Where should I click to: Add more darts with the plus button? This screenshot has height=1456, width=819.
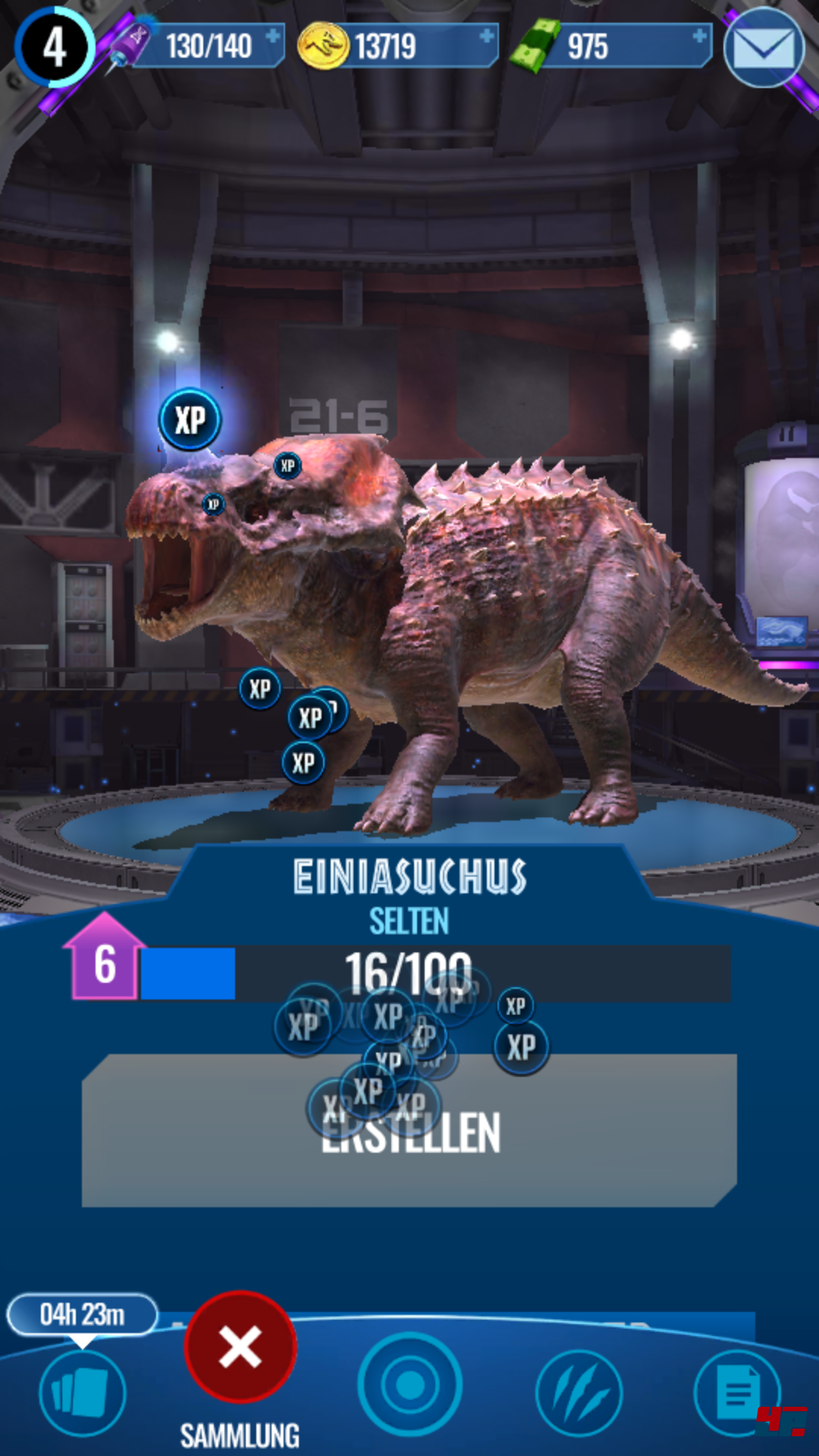(x=272, y=36)
